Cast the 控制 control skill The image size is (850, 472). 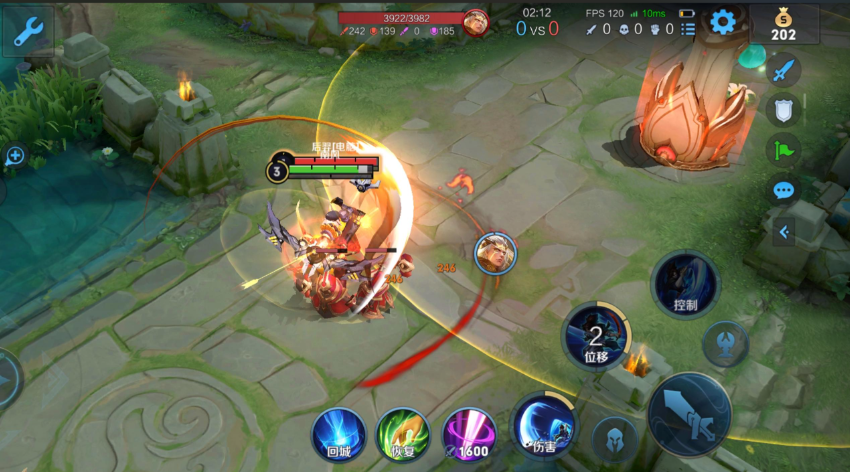pyautogui.click(x=685, y=284)
